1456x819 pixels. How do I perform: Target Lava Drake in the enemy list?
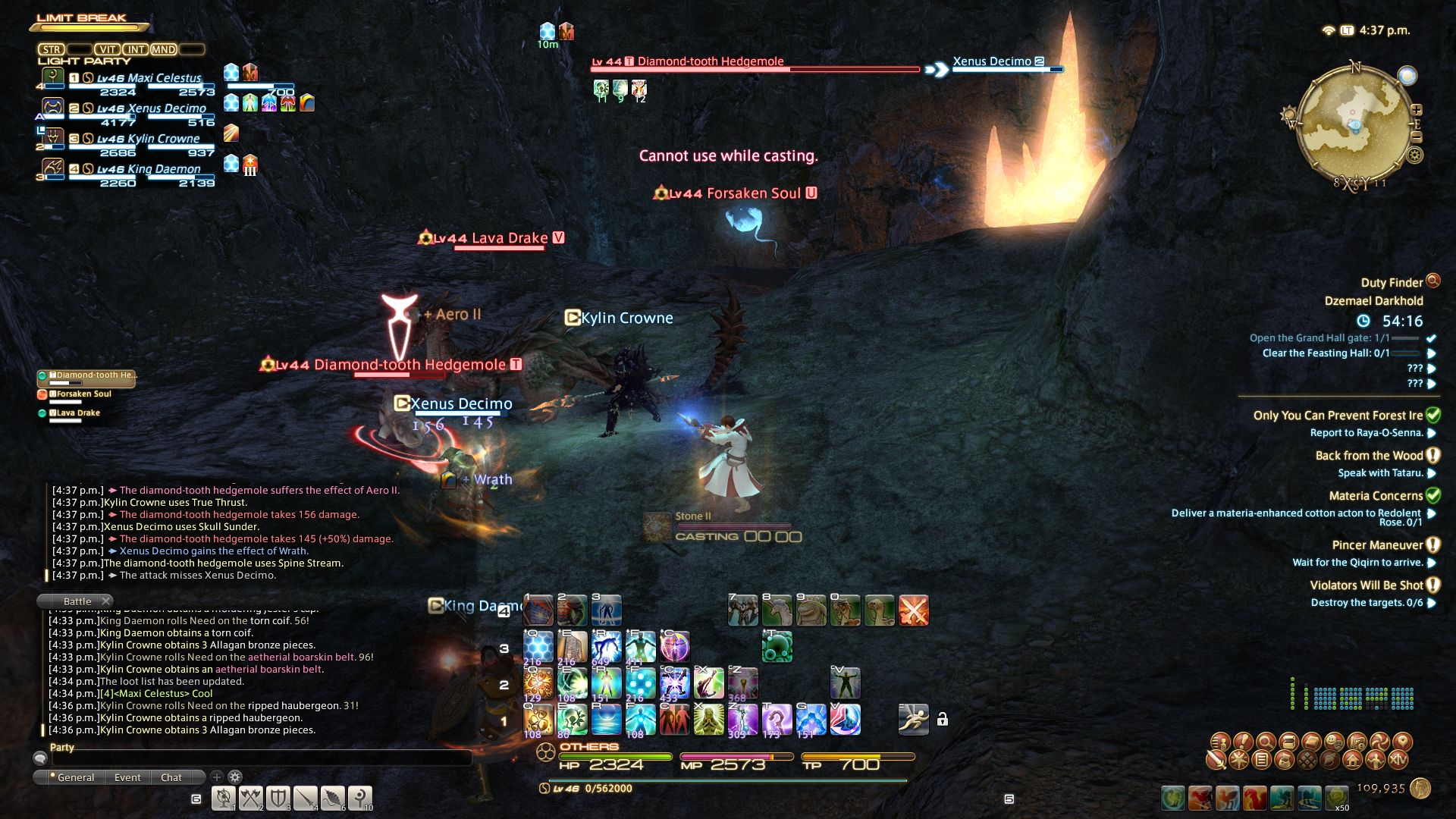[x=78, y=413]
